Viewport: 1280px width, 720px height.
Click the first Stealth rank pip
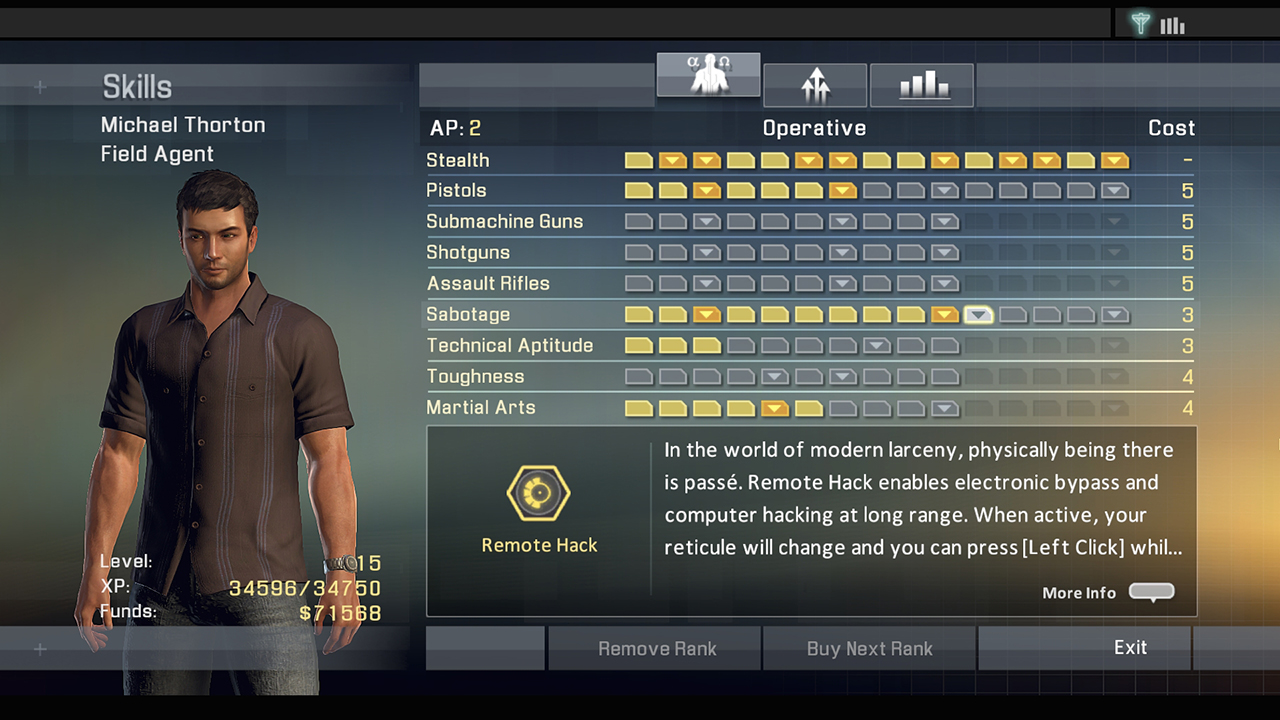pyautogui.click(x=638, y=159)
